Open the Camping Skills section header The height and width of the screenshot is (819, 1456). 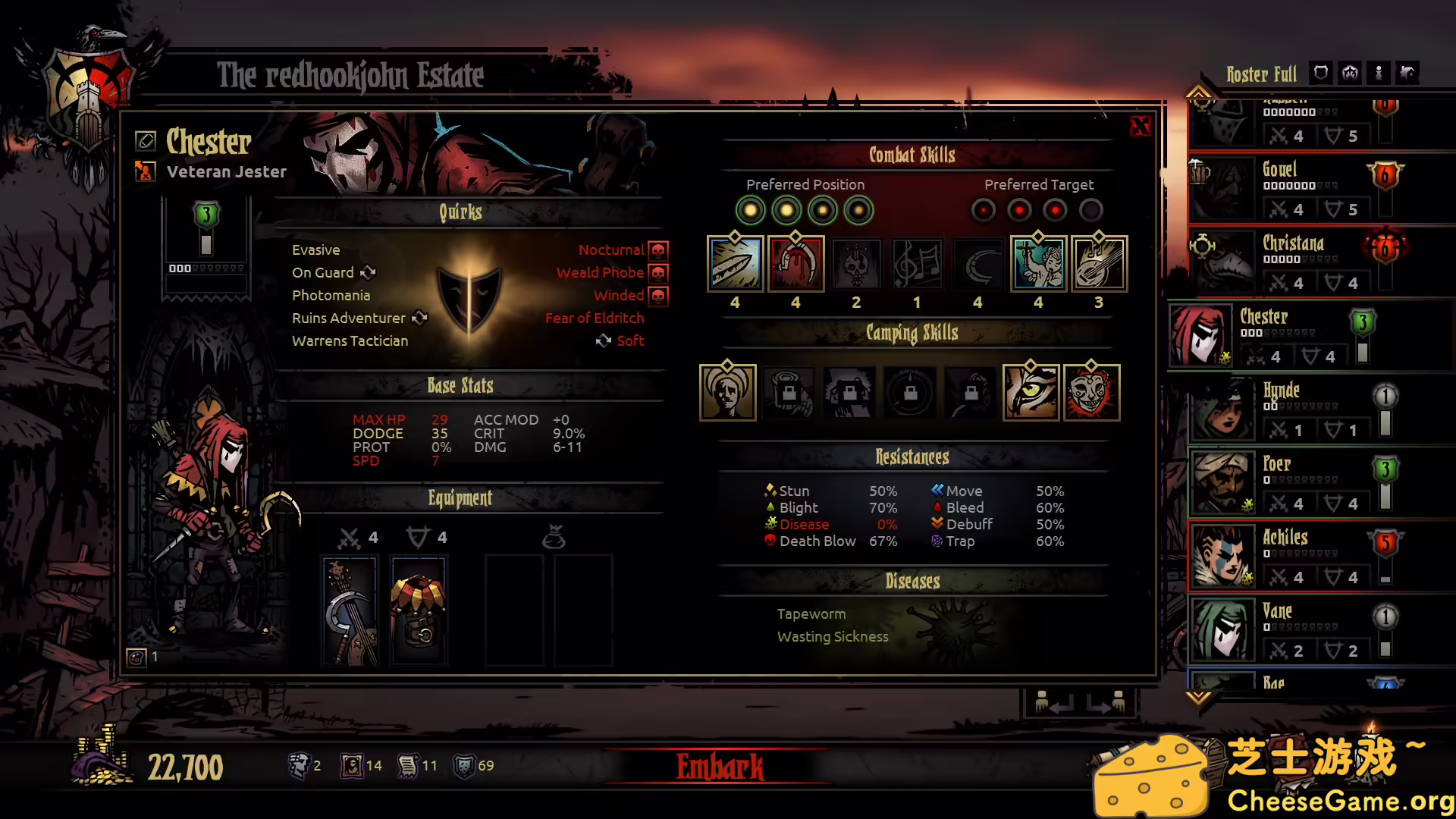click(x=913, y=334)
